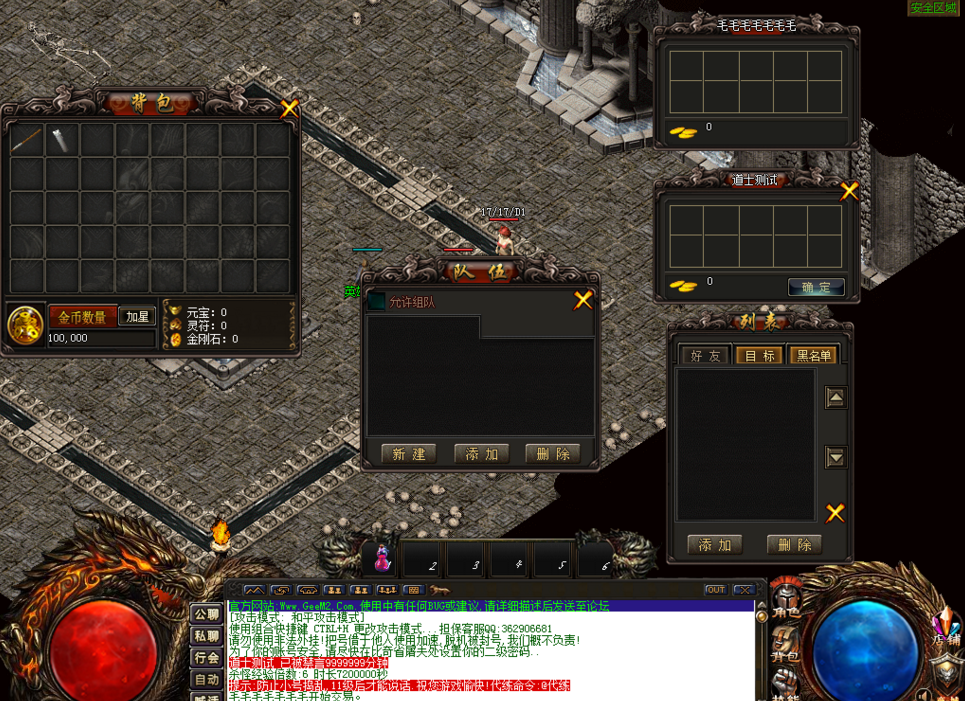
Task: Click the round gold coins icon
Action: coord(24,325)
